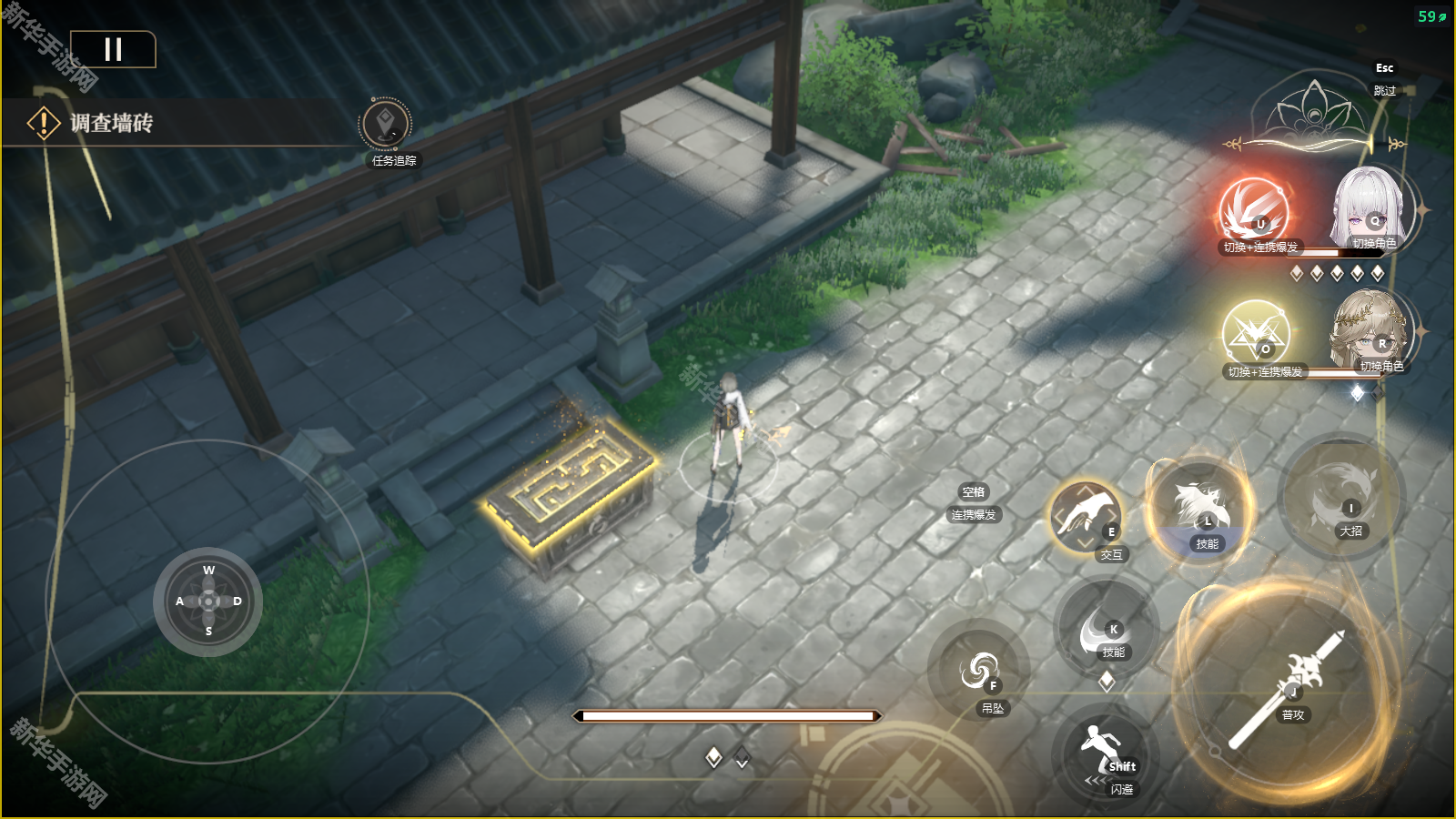Tap the 交互 interact button
This screenshot has width=1456, height=819.
[1086, 517]
